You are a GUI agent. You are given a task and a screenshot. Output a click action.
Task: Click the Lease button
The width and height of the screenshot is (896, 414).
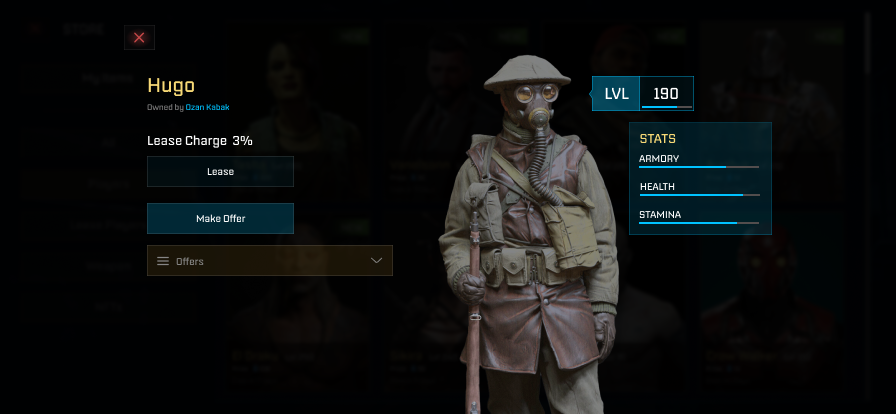tap(220, 171)
